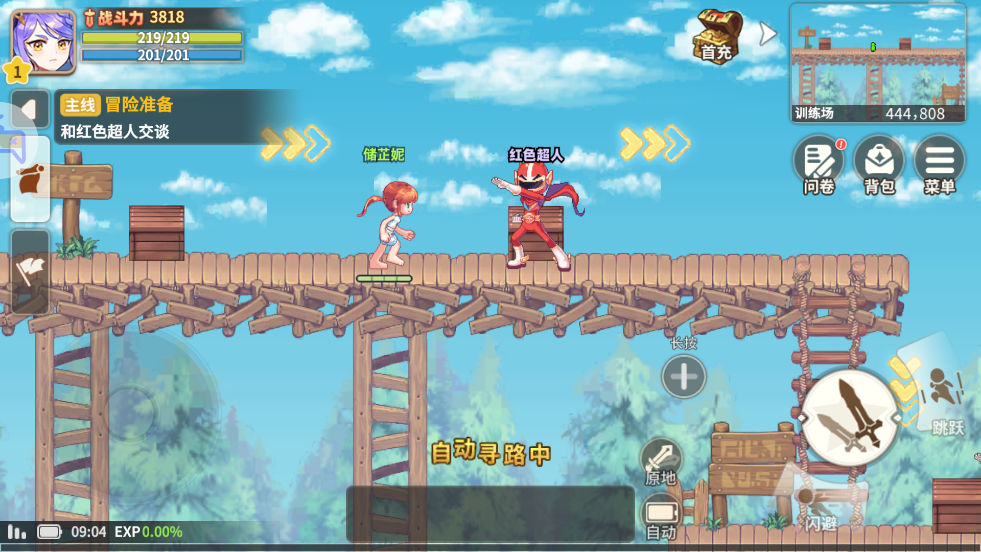Expand the arrow next to 首充
981x552 pixels.
767,34
